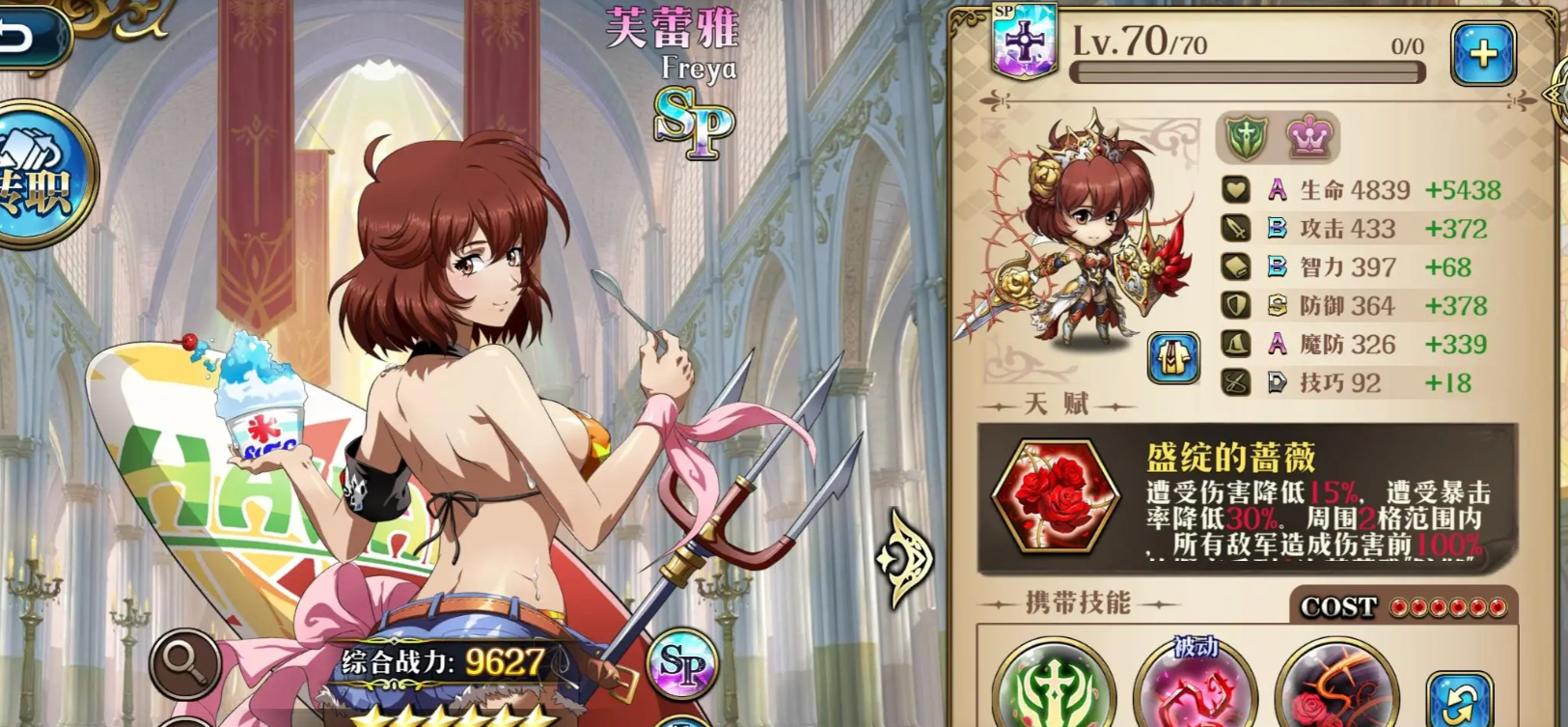Click the blue plus level-up button
Image resolution: width=1568 pixels, height=727 pixels.
coord(1482,53)
